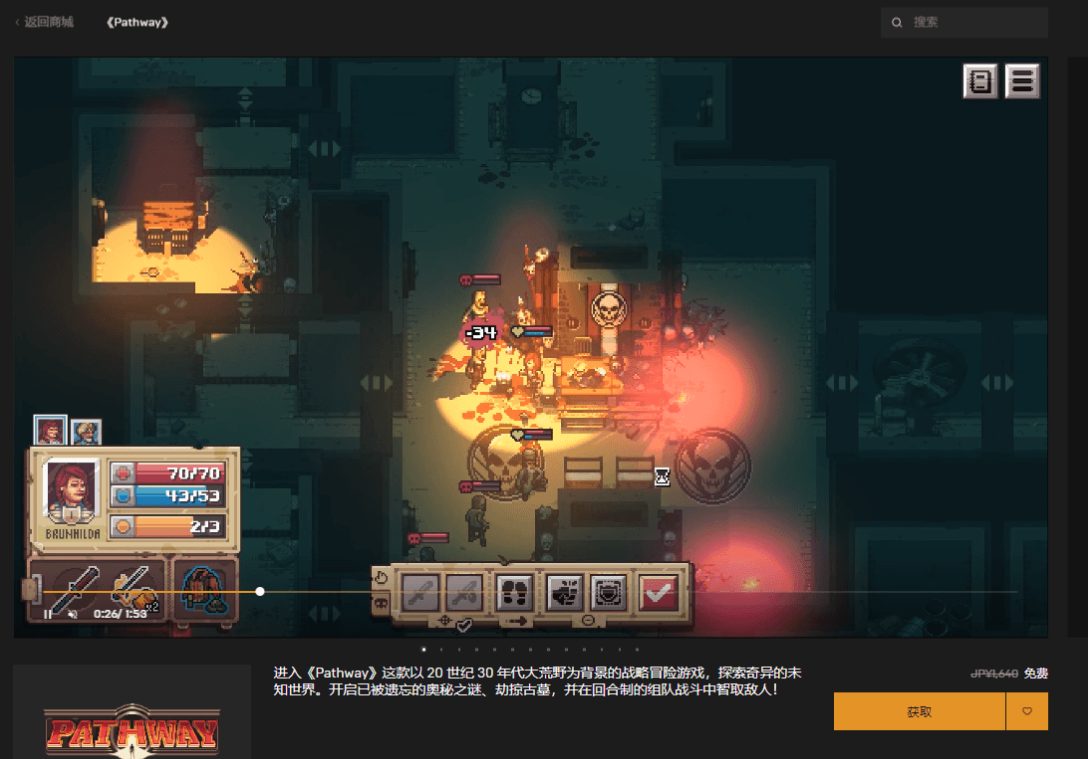Click the 获取 get button
The height and width of the screenshot is (759, 1088).
[x=919, y=712]
